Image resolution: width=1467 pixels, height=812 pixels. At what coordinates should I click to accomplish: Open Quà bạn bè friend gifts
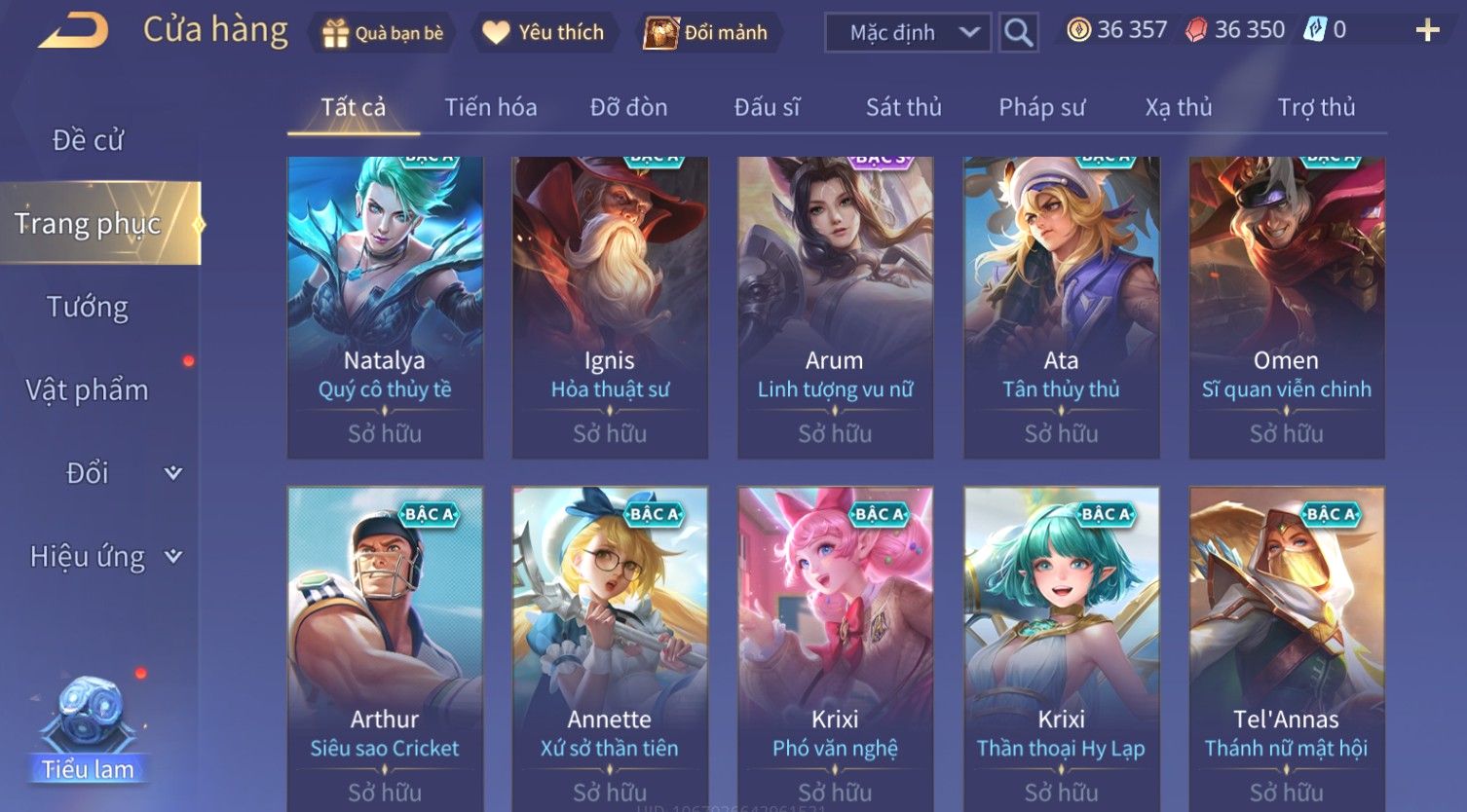coord(383,33)
